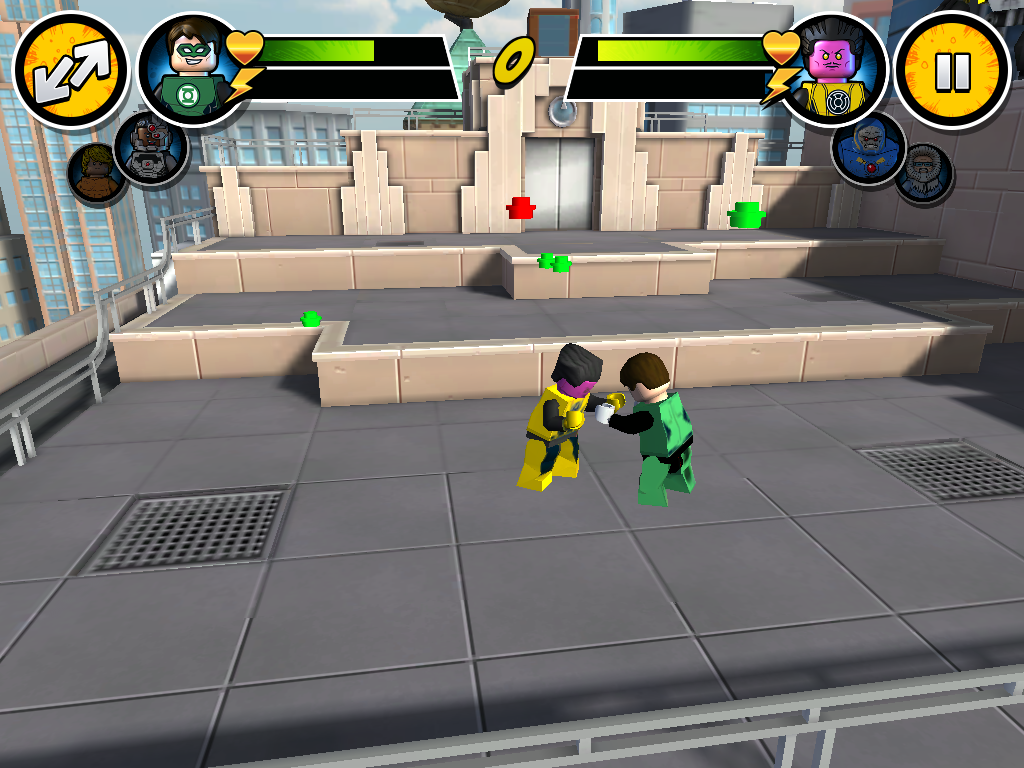Click the Sinestro opponent portrait
The width and height of the screenshot is (1024, 768).
pos(834,70)
